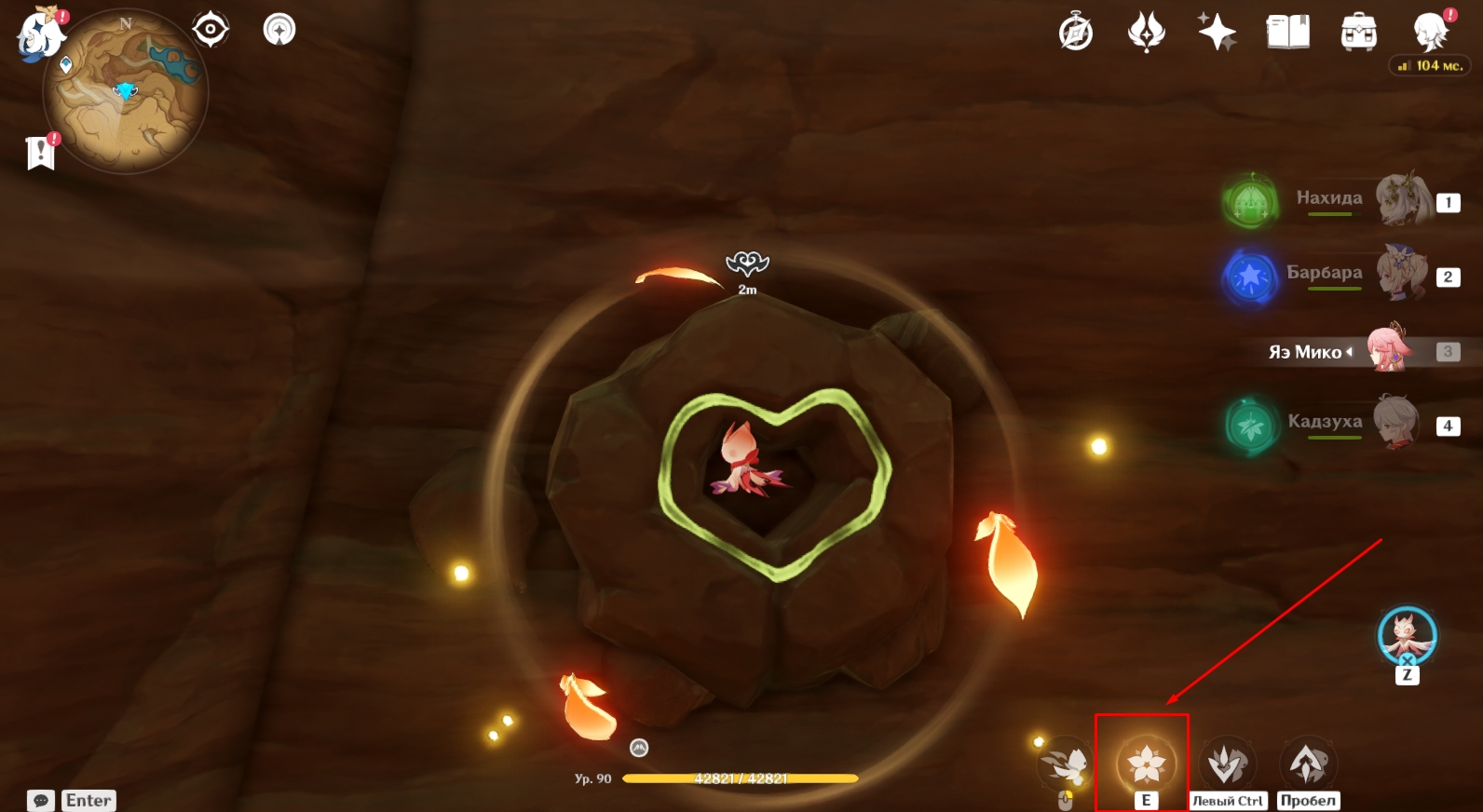Open the circular minimap

(126, 92)
